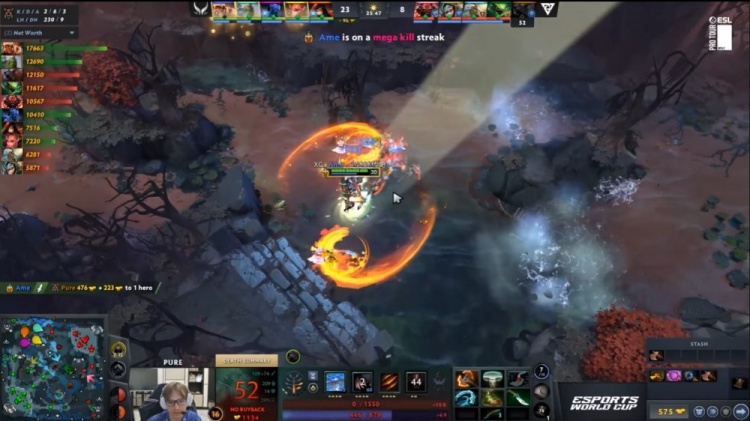The width and height of the screenshot is (750, 421).
Task: Open the Net Worth dropdown
Action: click(x=39, y=33)
